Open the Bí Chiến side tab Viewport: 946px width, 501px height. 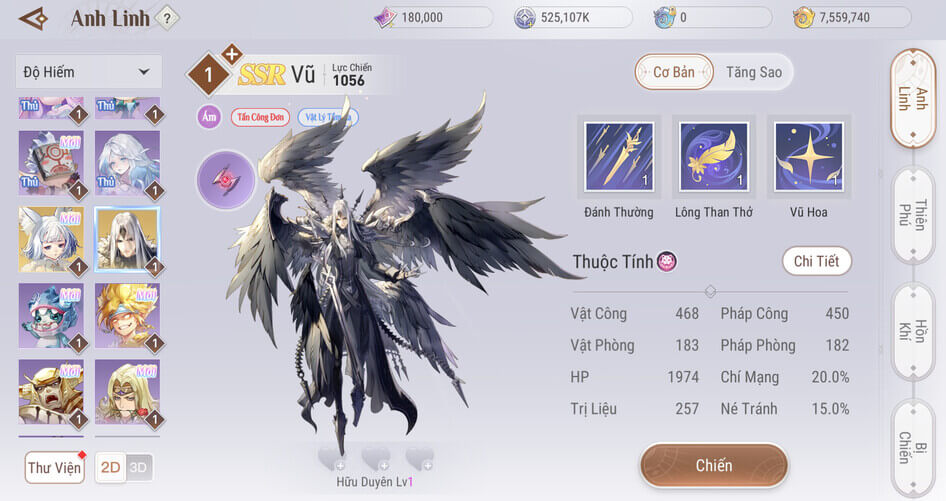pos(912,447)
